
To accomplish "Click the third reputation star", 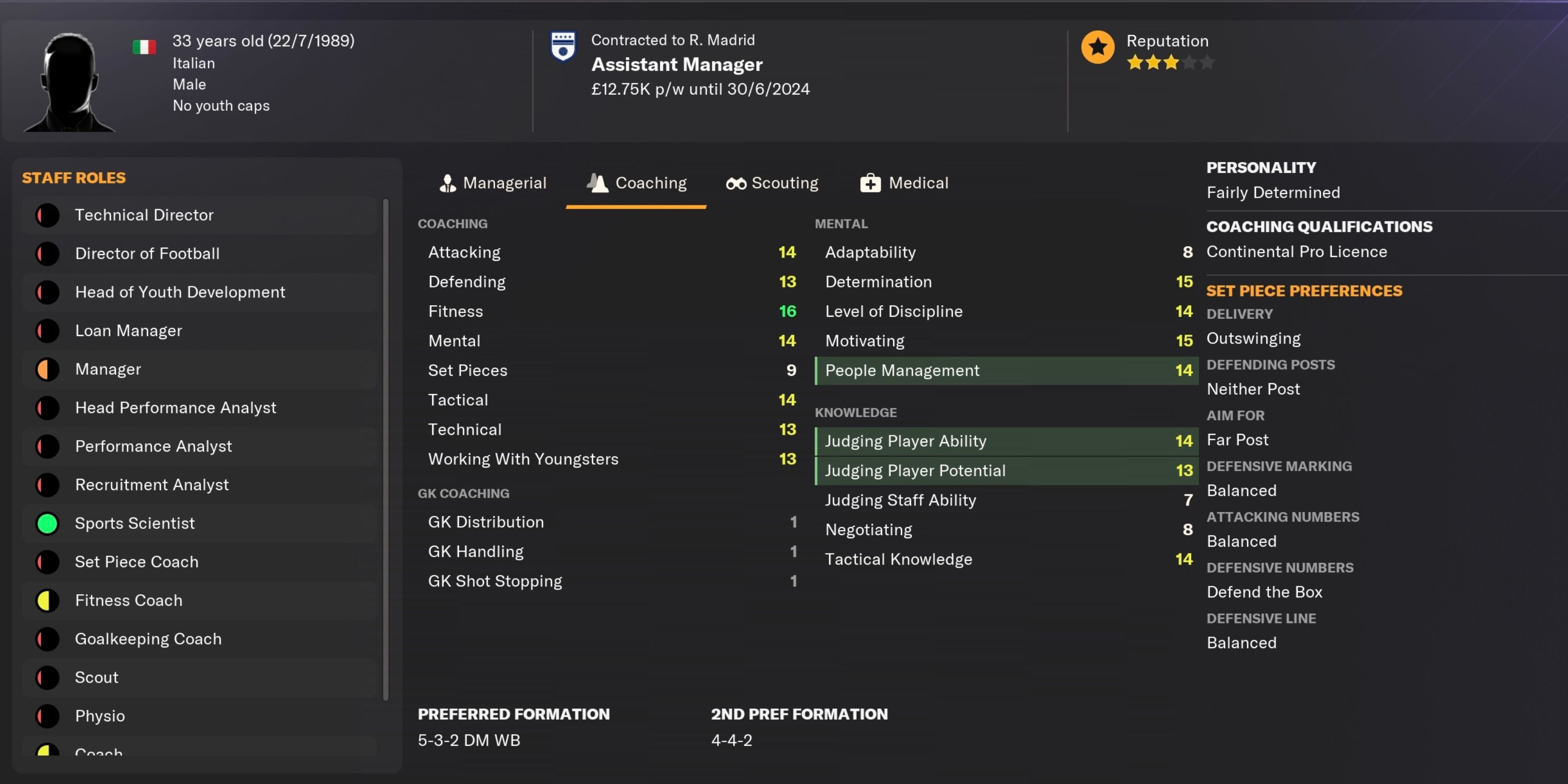I will (x=1171, y=62).
